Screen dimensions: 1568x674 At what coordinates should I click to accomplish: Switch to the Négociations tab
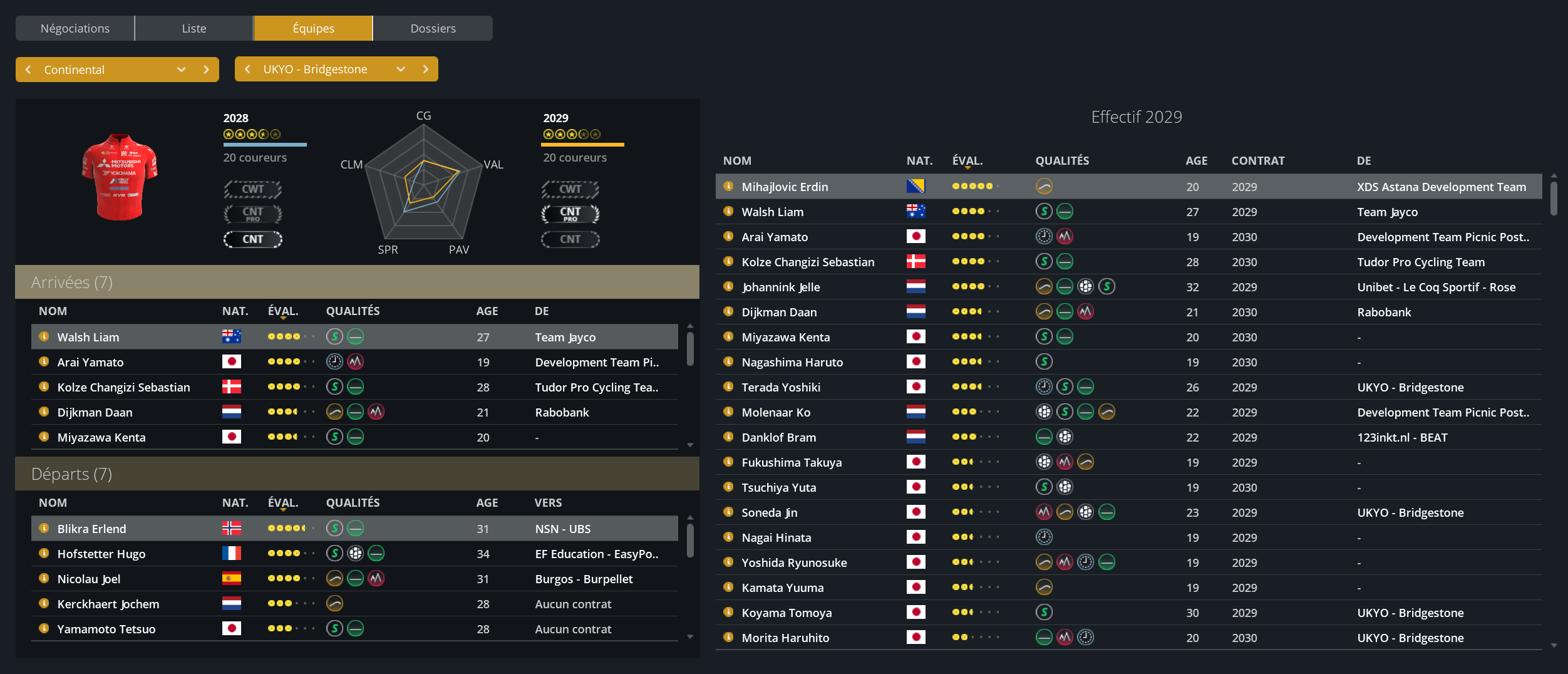pos(75,28)
